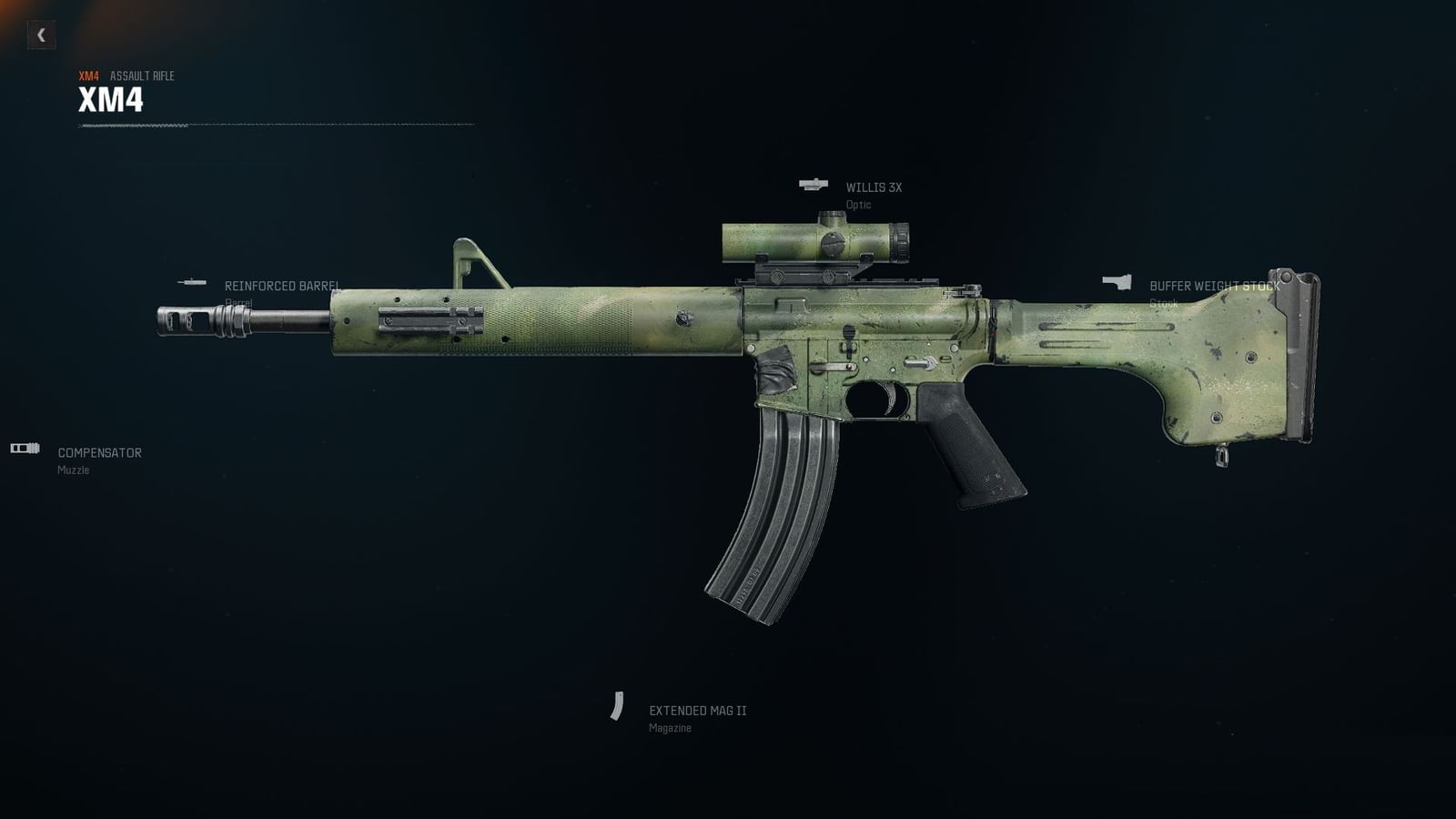Click the 'Buffer Weight Stock' attachment name

(x=1214, y=284)
